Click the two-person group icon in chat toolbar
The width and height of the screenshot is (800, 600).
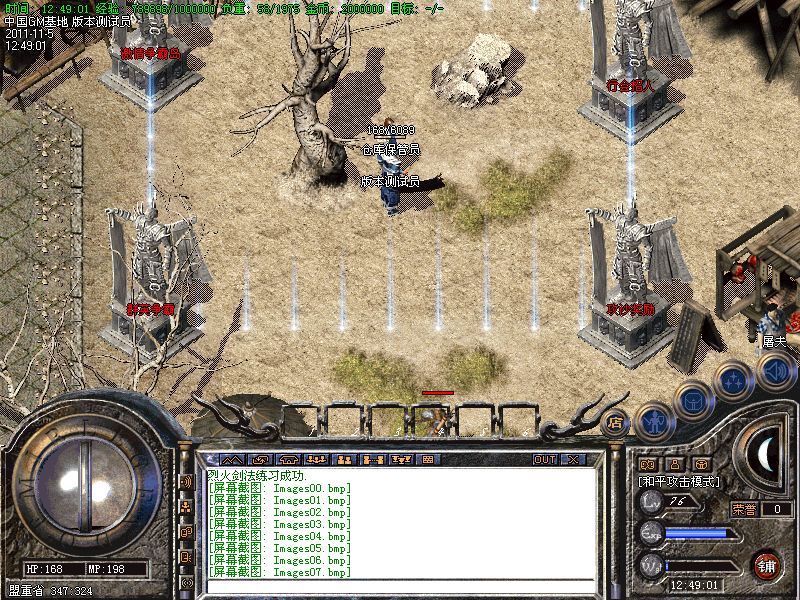click(344, 459)
